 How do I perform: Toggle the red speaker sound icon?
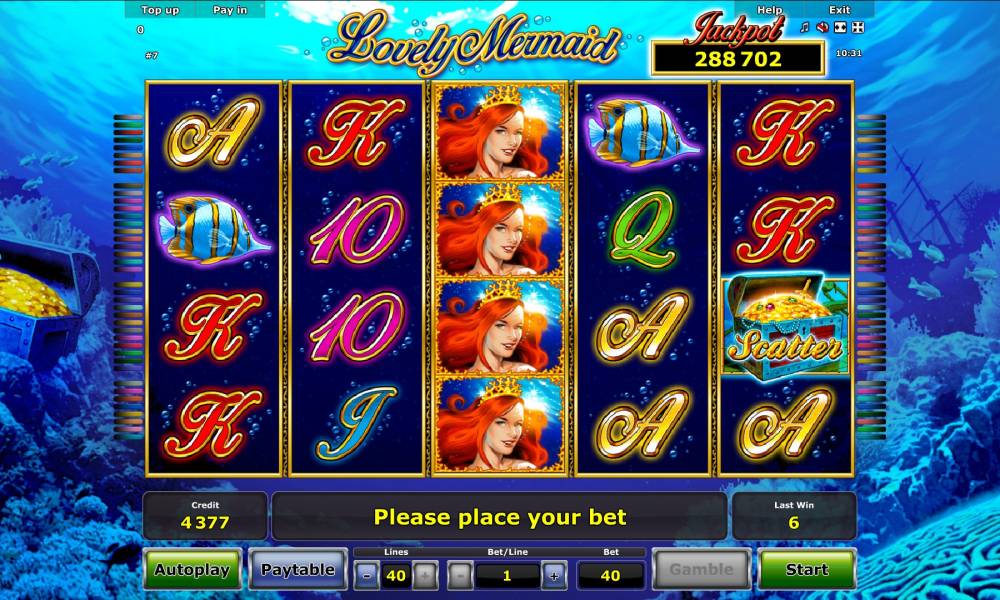[x=821, y=28]
